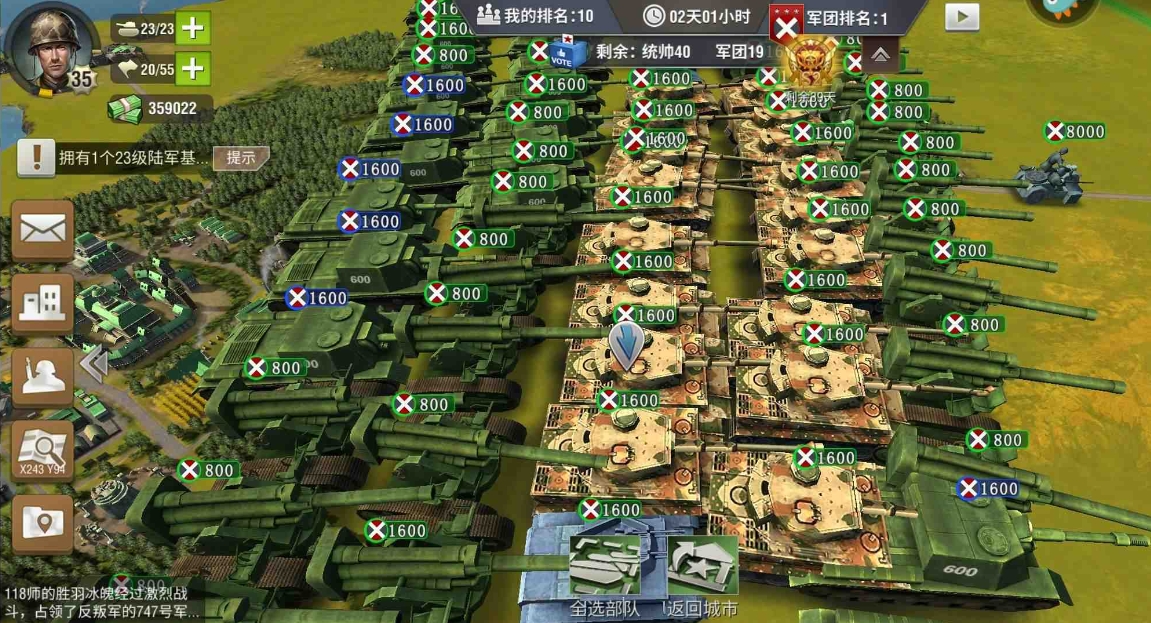
Task: Select the soldier saluting icon
Action: (42, 376)
